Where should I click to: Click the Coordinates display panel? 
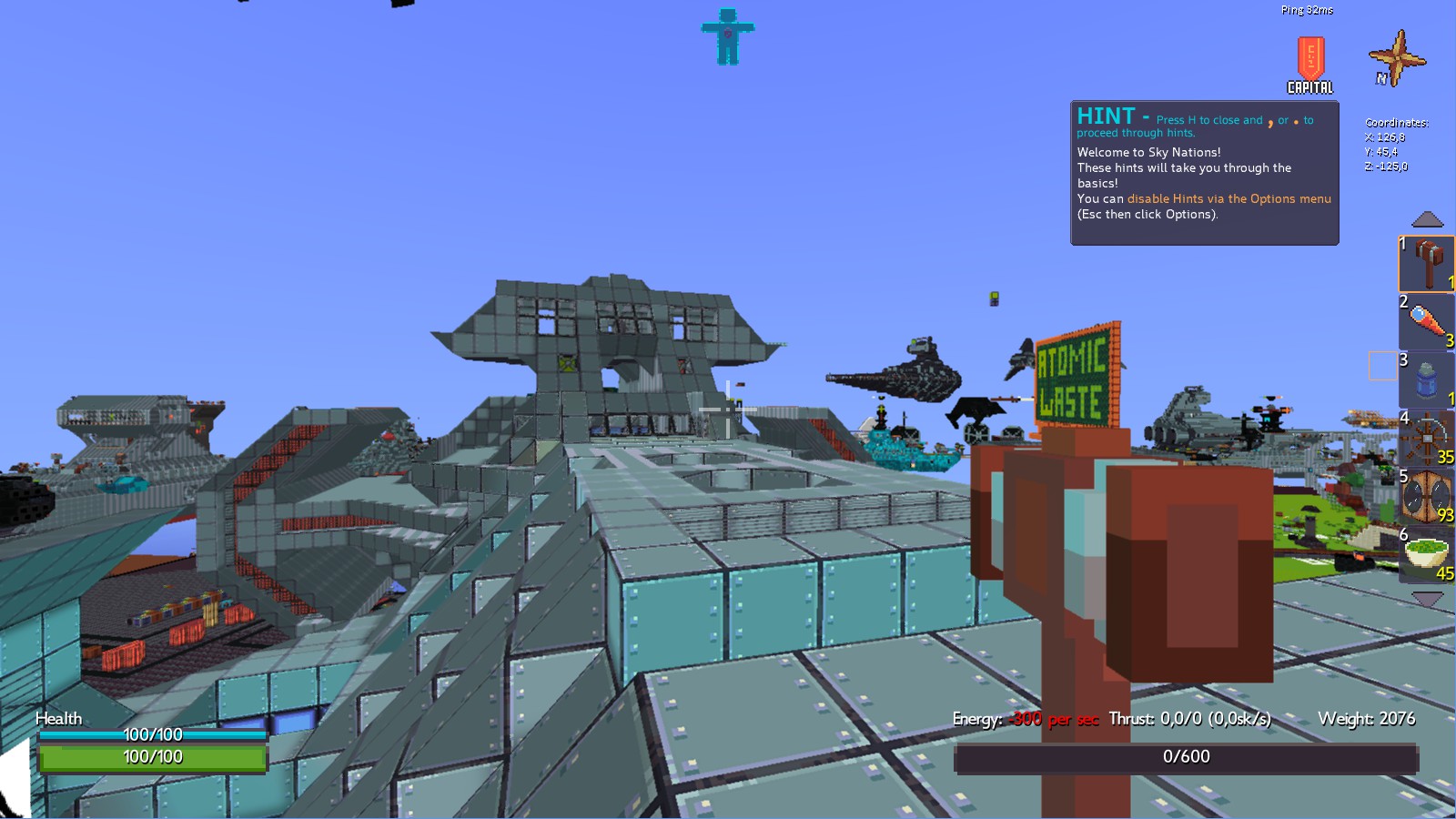[x=1395, y=144]
